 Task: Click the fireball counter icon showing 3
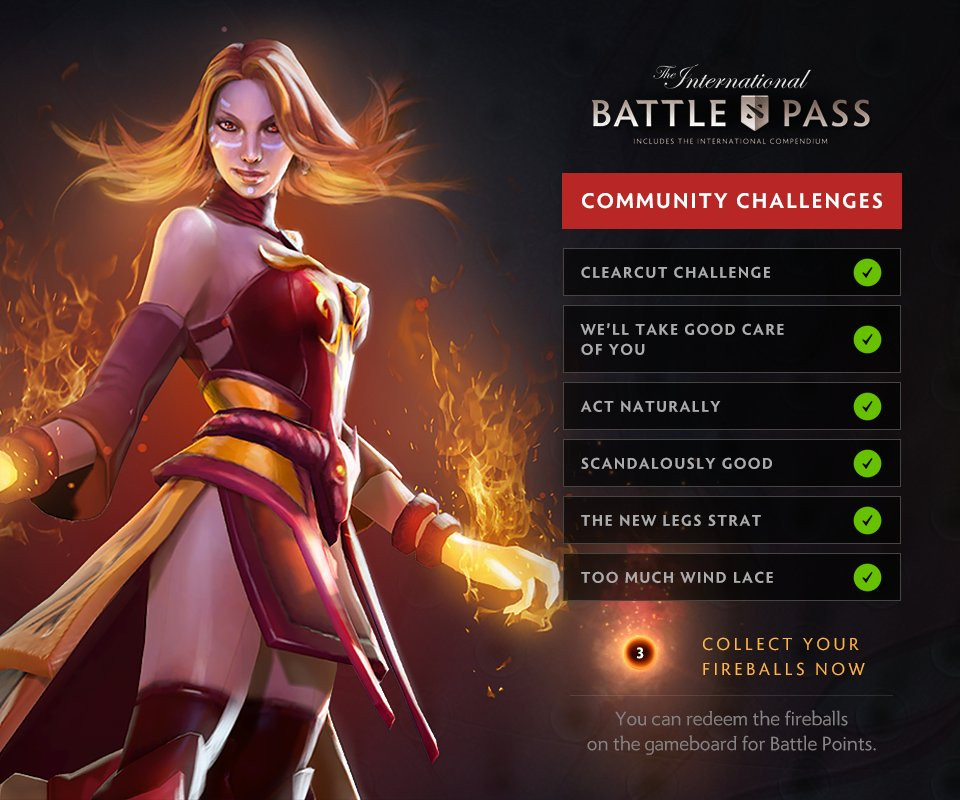[x=640, y=654]
